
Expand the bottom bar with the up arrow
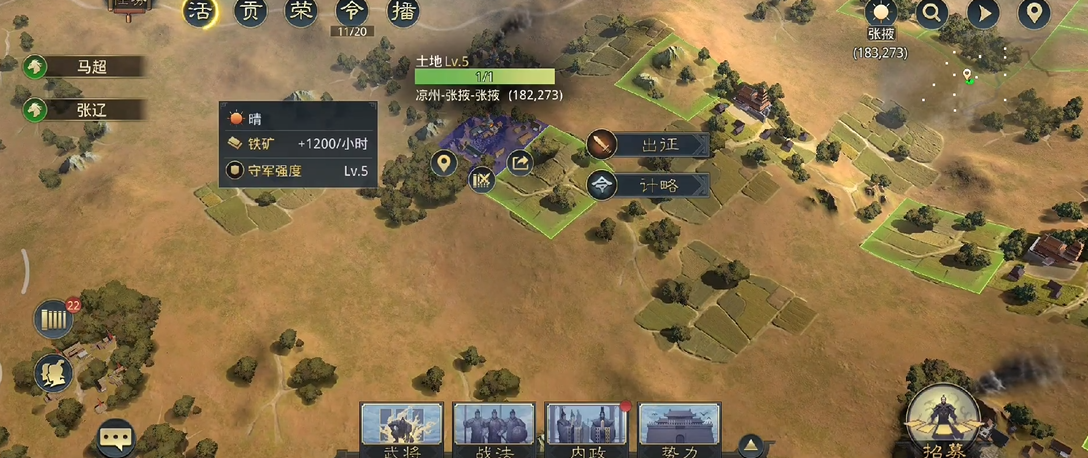pos(751,445)
